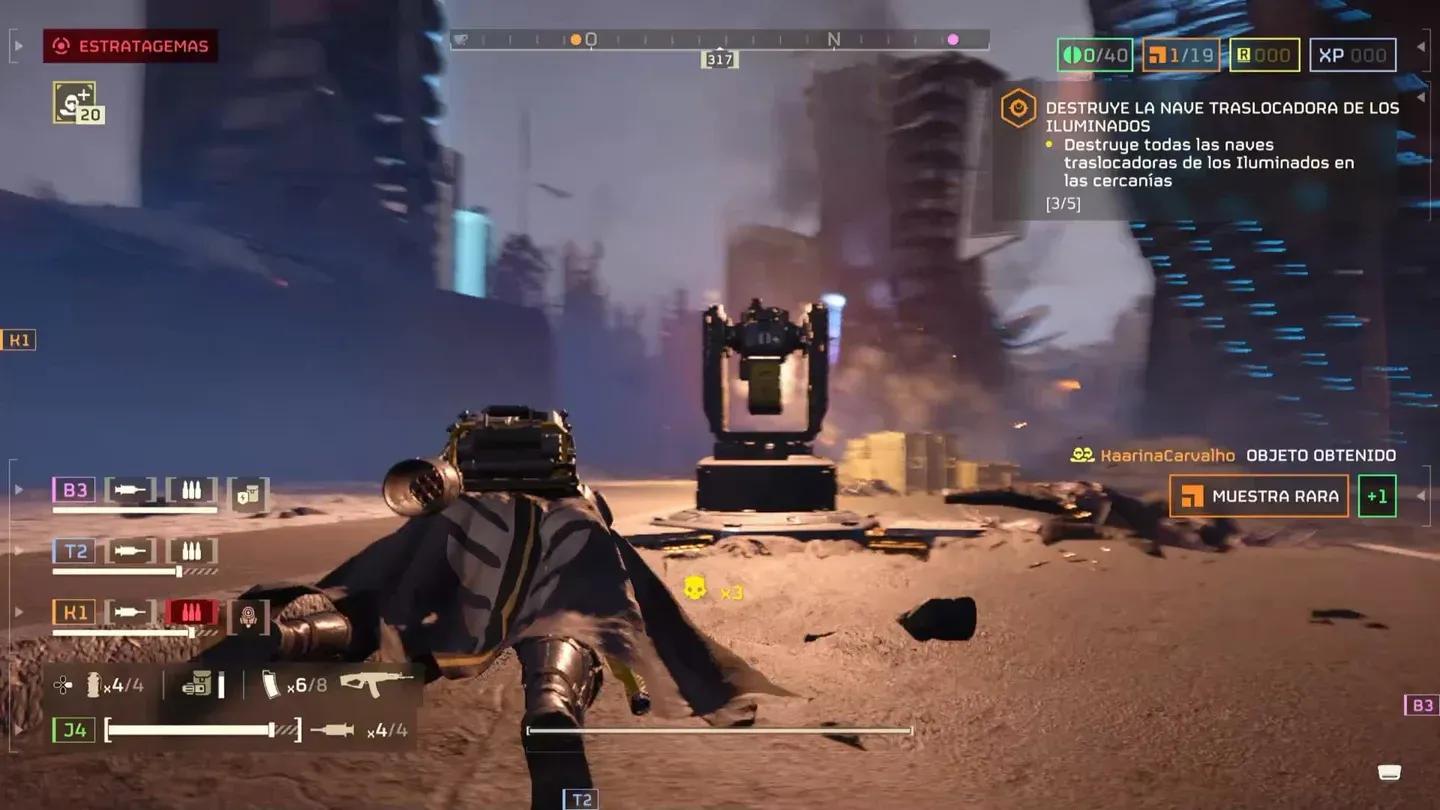Click the grenade icon showing x4/4
The image size is (1440, 810).
click(95, 686)
